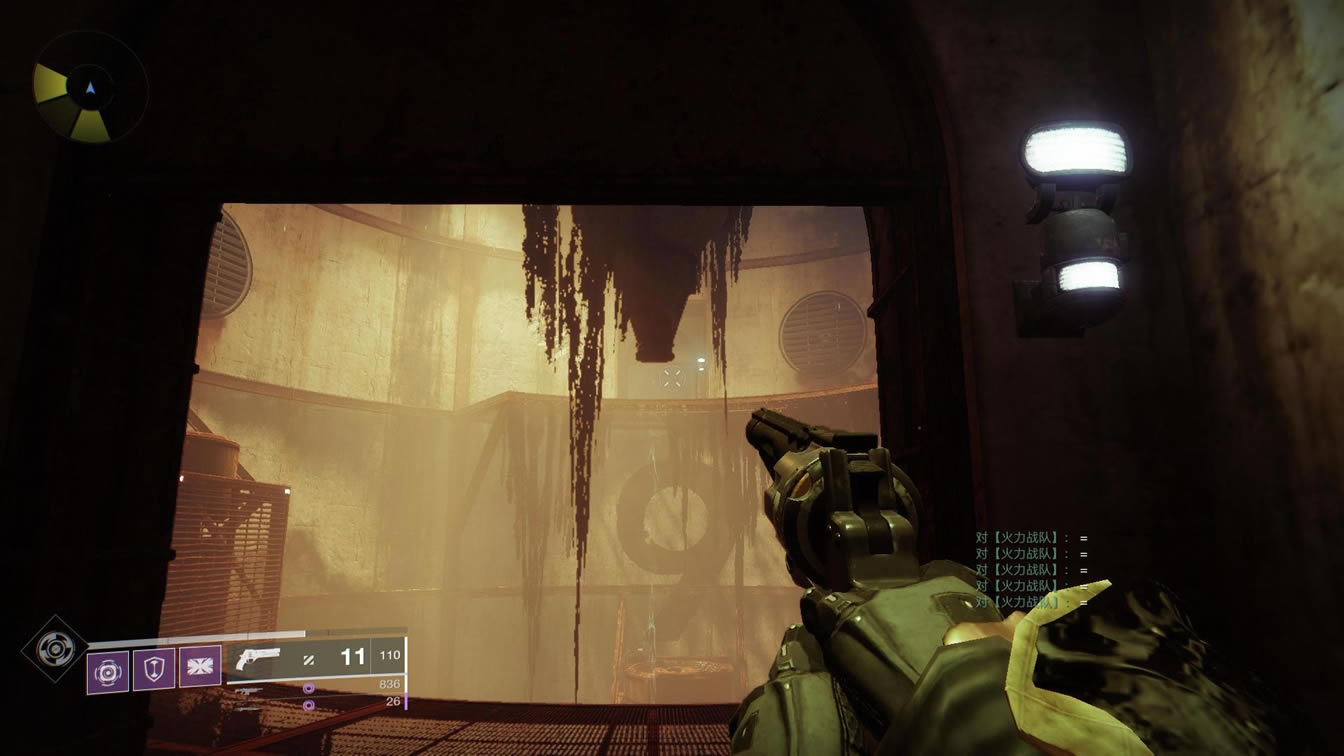Open the fireteam chat log
This screenshot has width=1344, height=756.
pyautogui.click(x=1031, y=570)
